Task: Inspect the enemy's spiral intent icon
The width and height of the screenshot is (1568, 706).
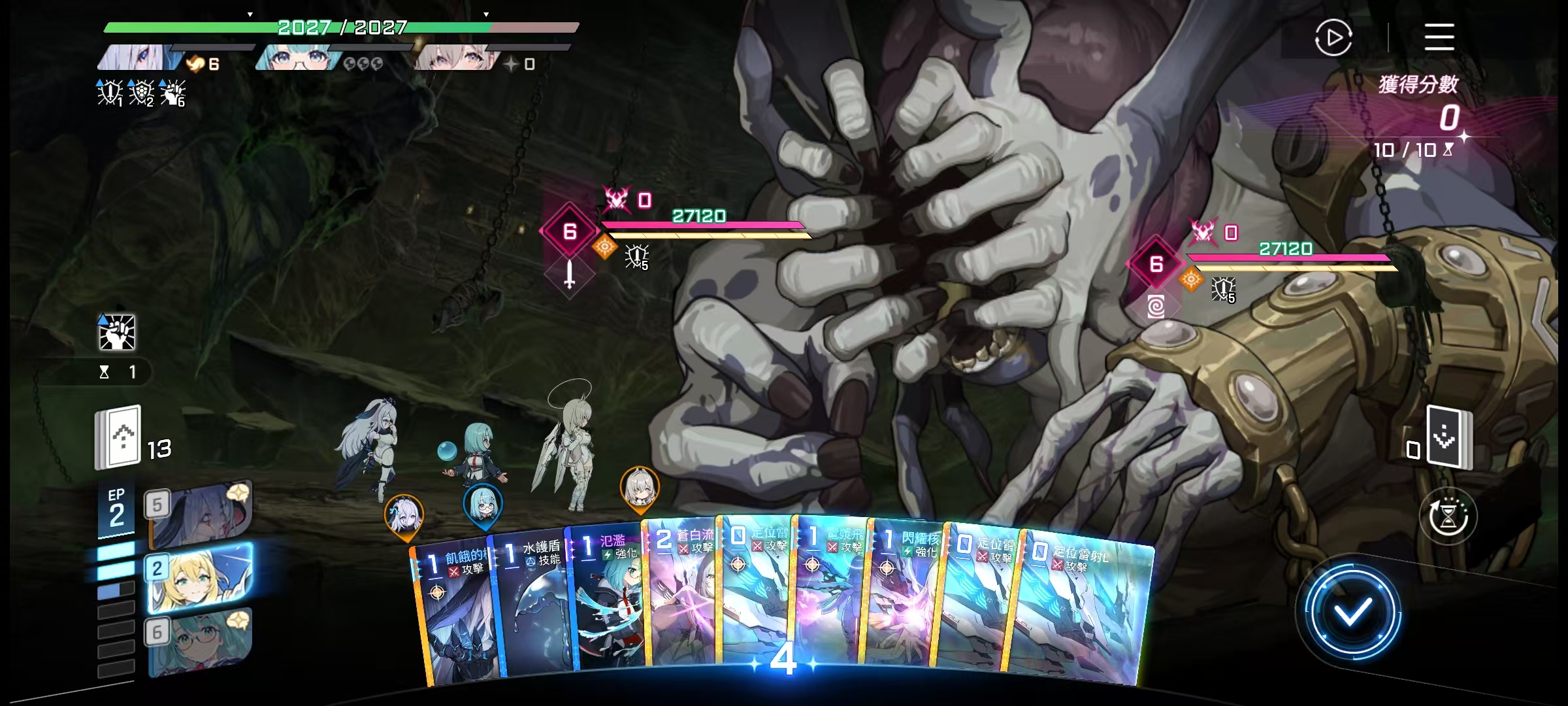Action: (1155, 306)
